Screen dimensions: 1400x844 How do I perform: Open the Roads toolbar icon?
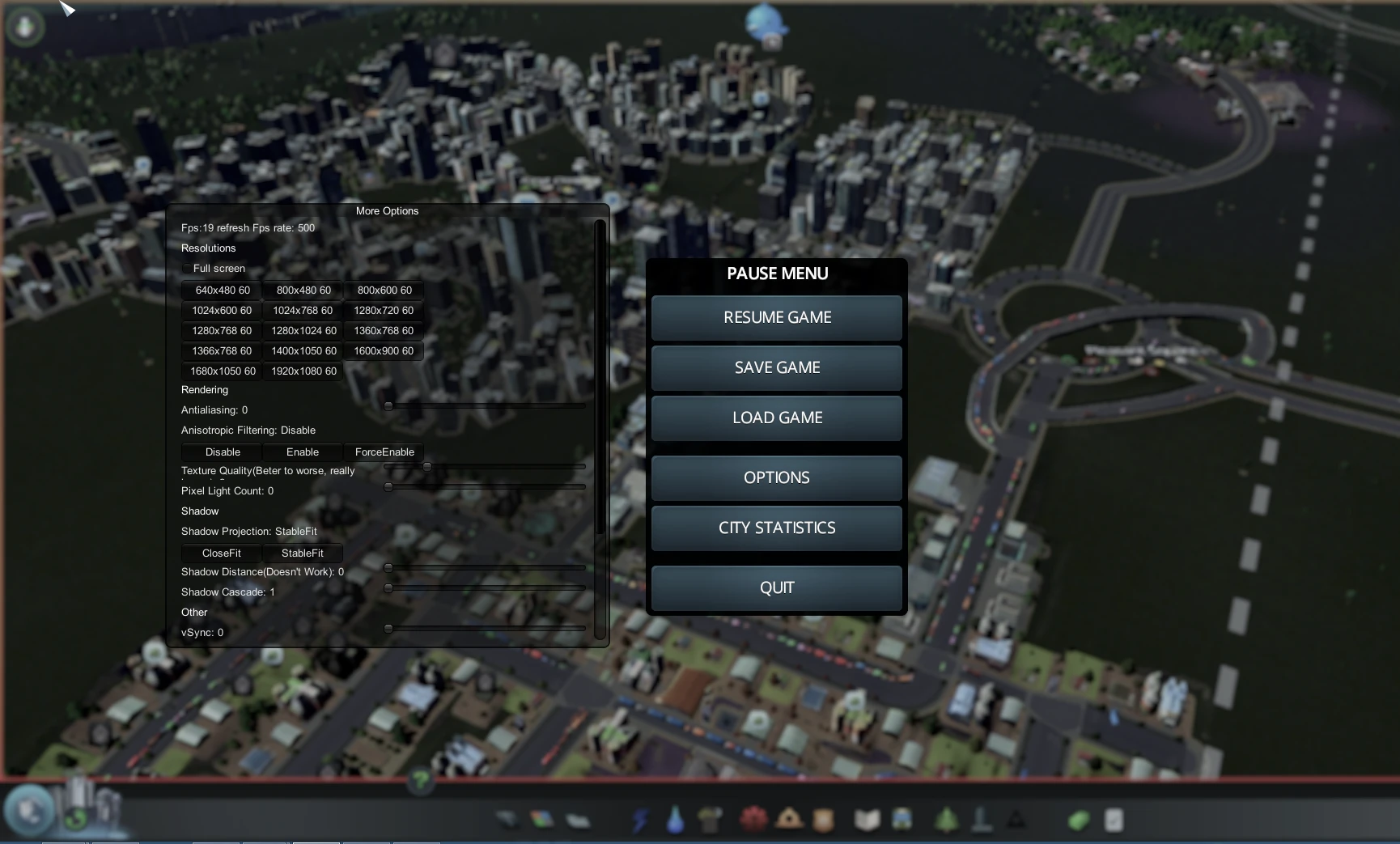[x=508, y=820]
